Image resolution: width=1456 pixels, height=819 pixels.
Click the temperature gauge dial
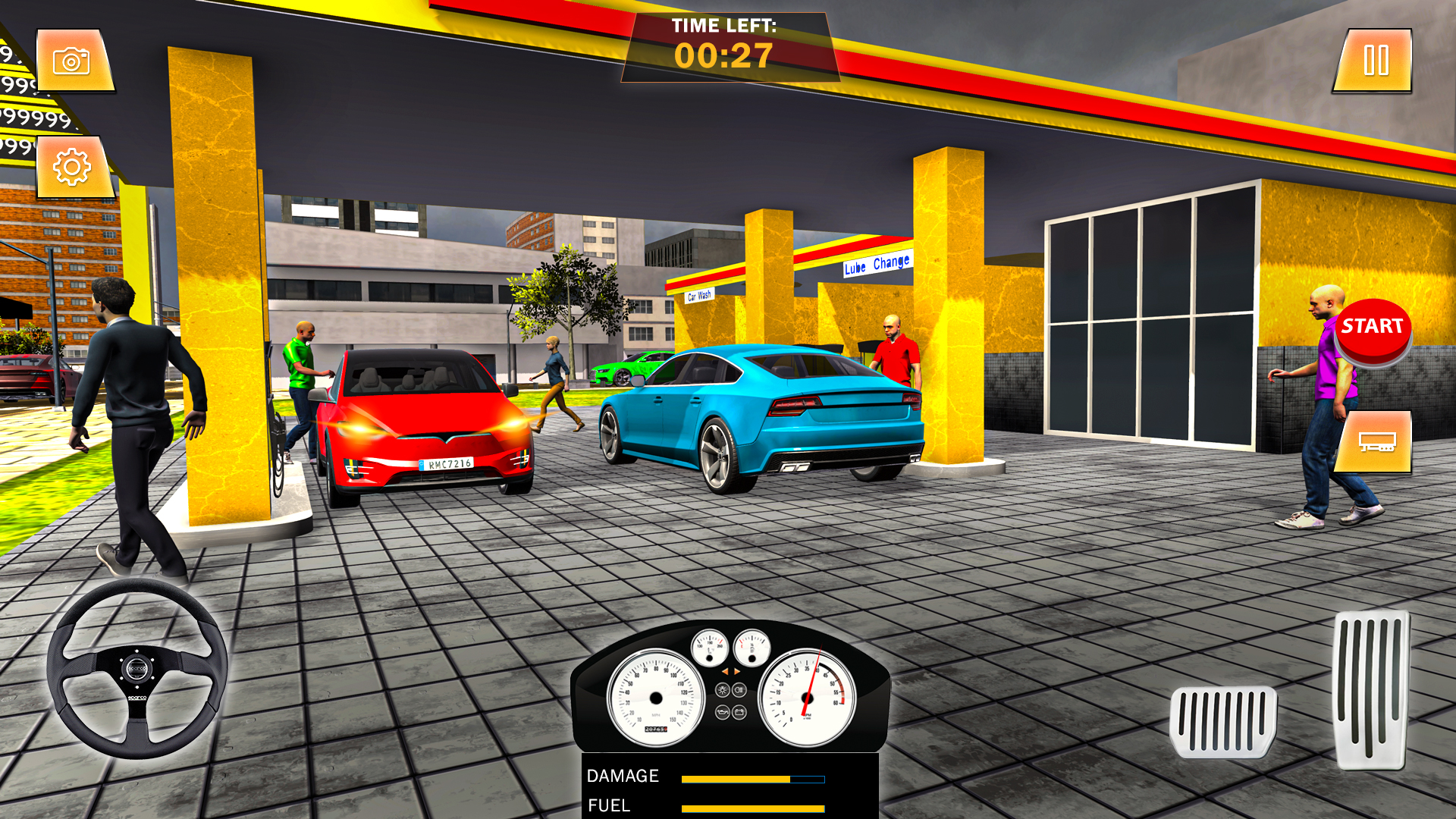[709, 648]
